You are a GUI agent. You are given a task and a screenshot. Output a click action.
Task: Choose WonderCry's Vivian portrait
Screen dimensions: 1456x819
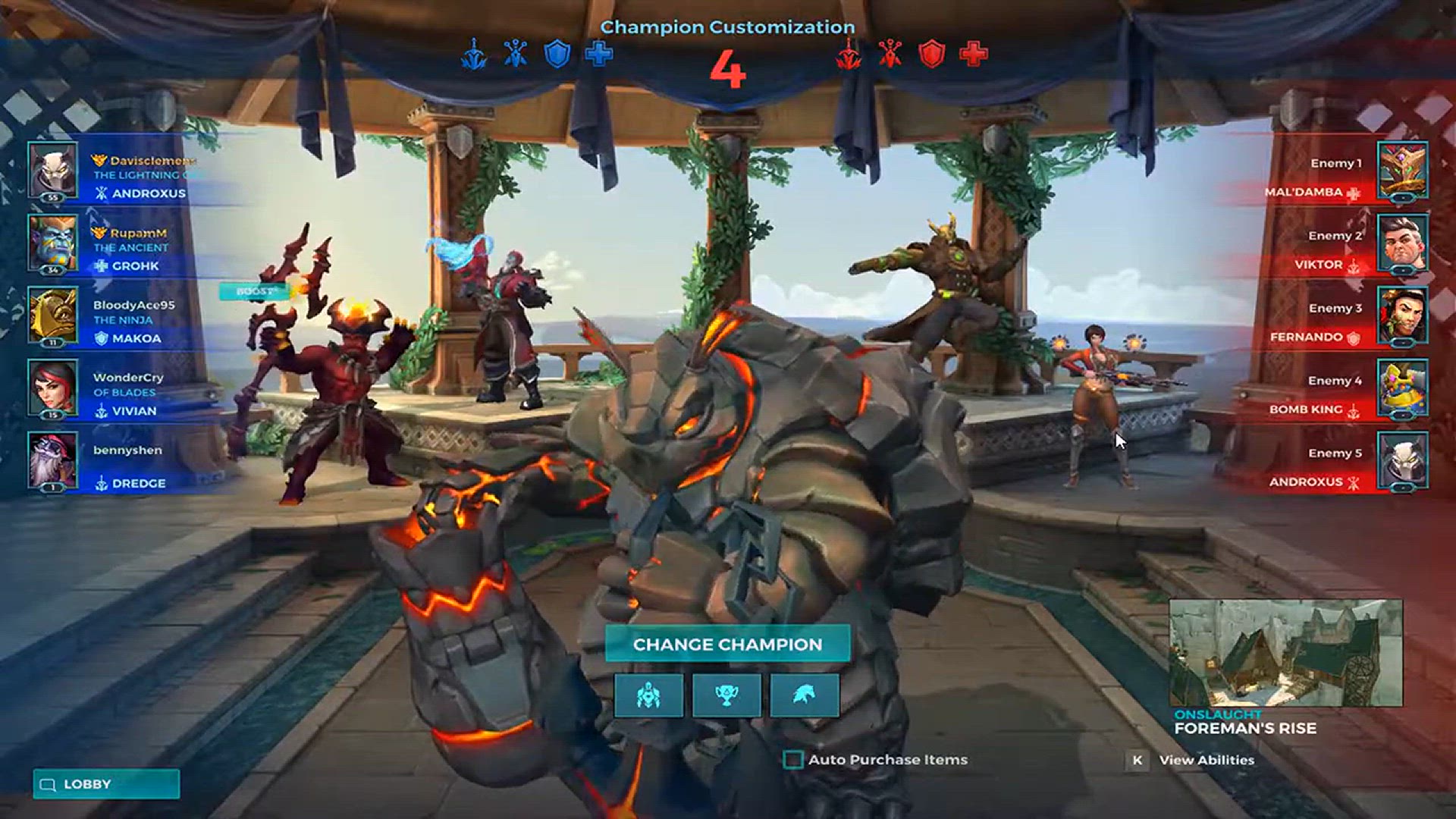coord(52,388)
